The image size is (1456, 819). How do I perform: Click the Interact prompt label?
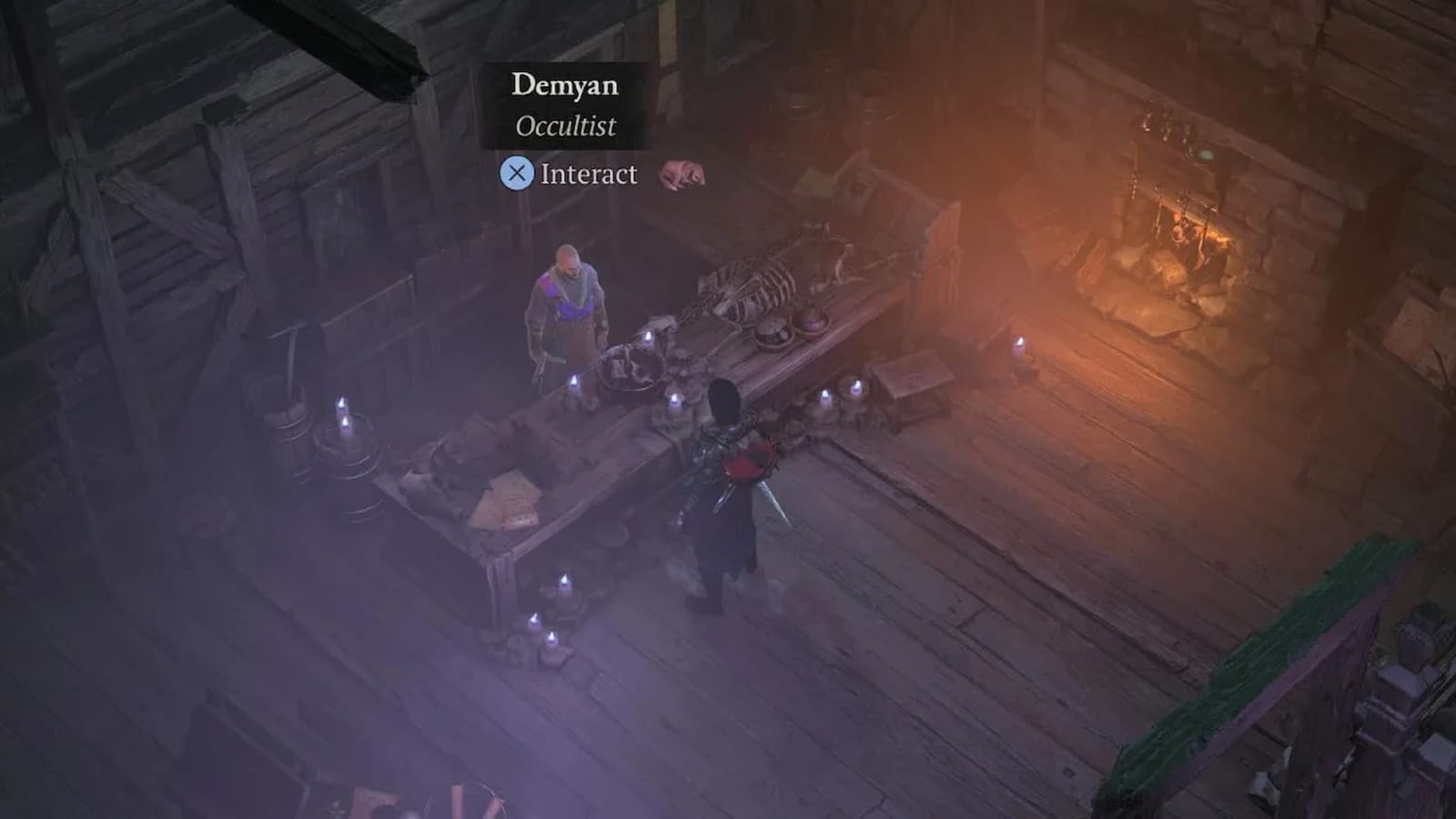click(x=588, y=174)
